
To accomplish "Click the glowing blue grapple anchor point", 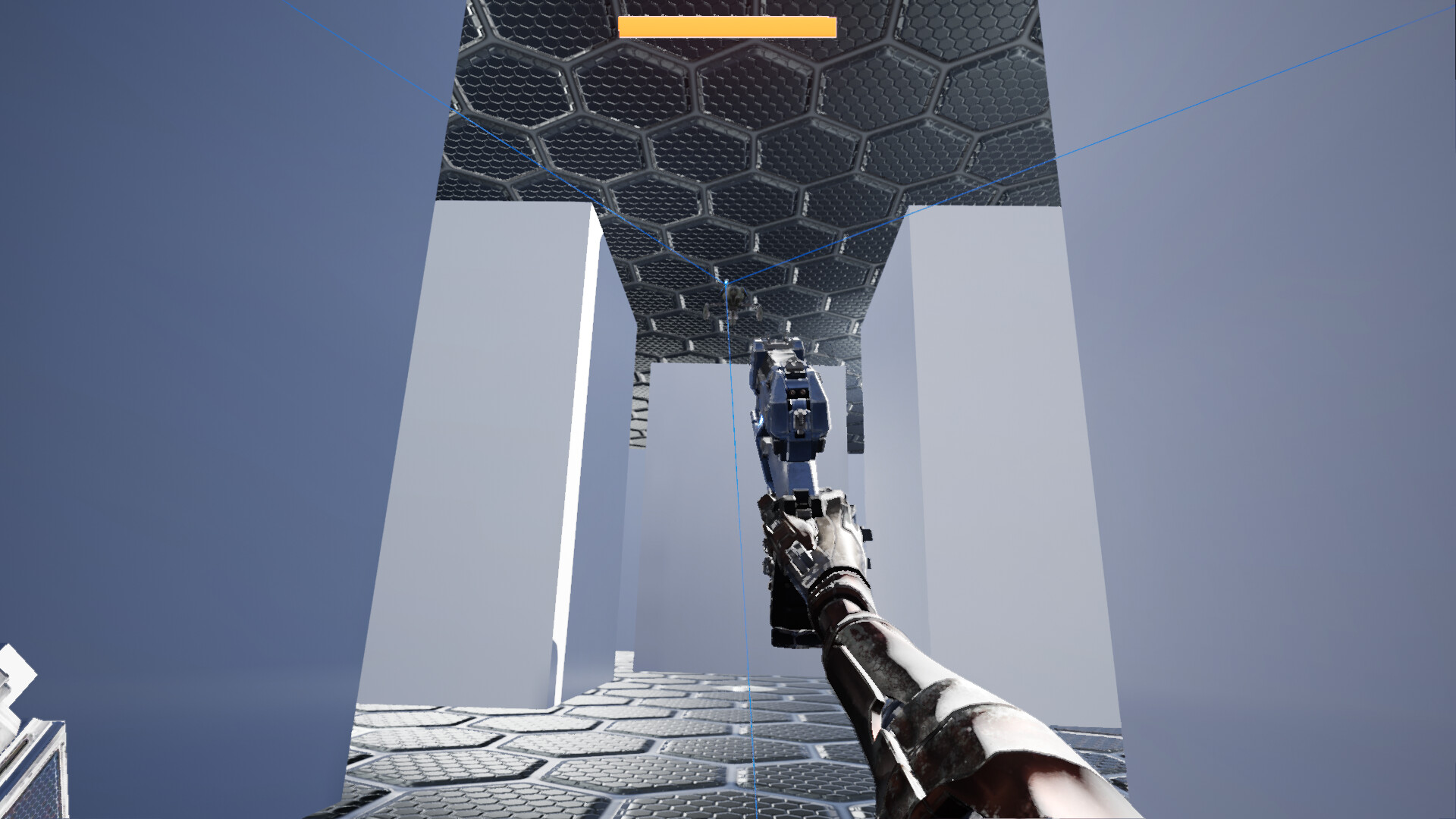I will (726, 282).
